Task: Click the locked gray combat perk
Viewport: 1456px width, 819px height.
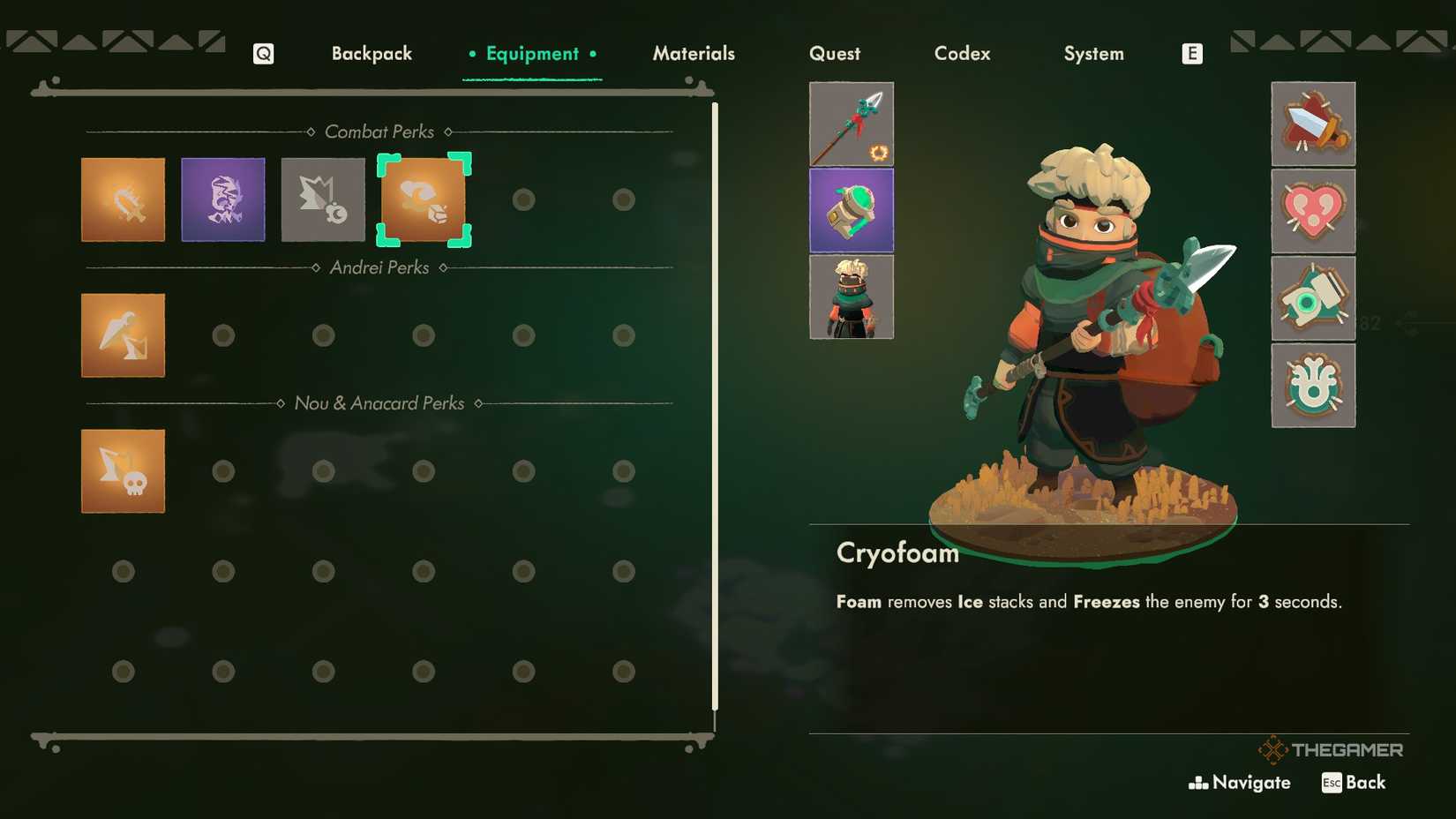Action: (323, 199)
